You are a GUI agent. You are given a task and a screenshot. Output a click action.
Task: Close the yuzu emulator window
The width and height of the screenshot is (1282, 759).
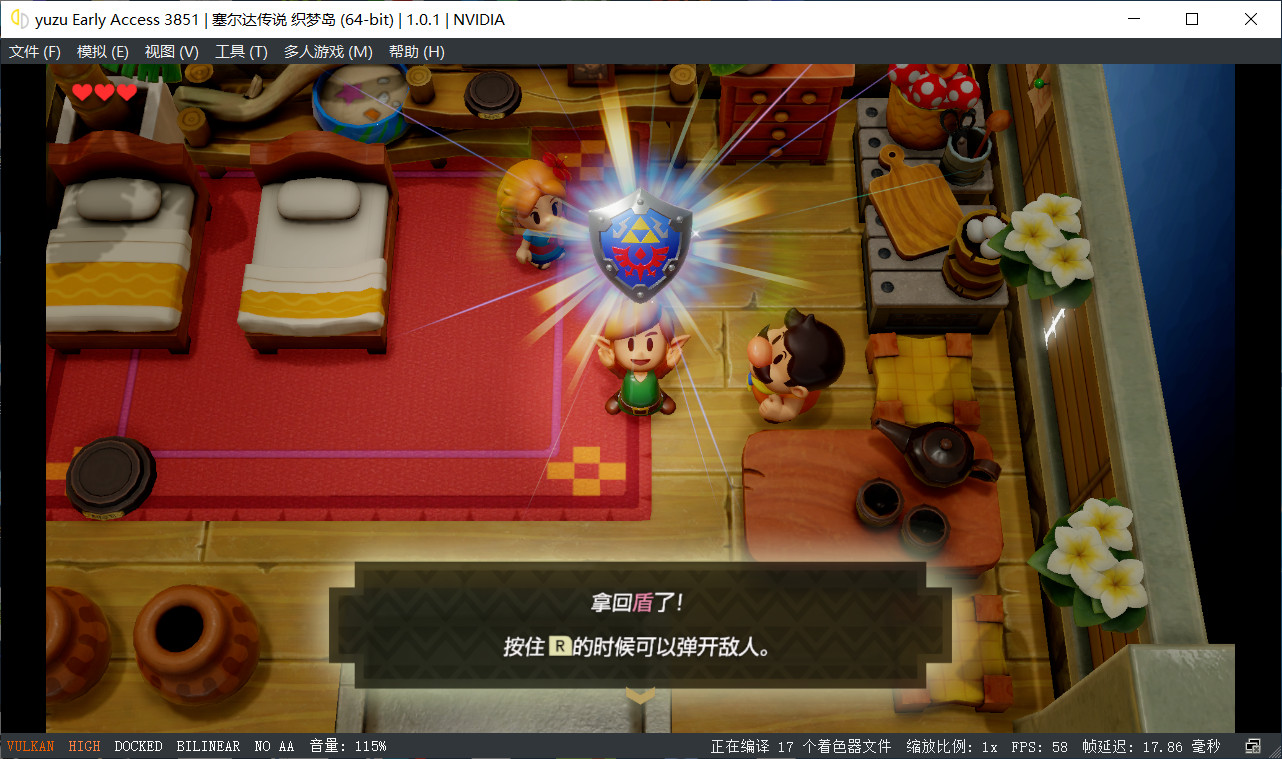tap(1251, 19)
